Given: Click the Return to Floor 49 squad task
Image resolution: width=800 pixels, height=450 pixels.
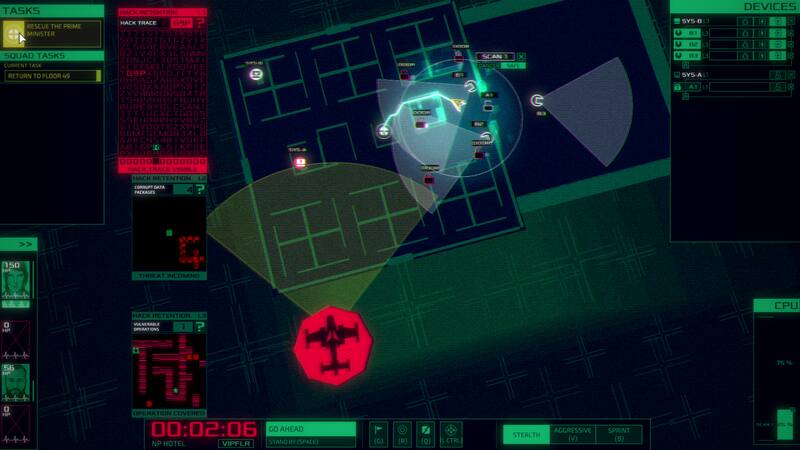Looking at the screenshot, I should pos(52,76).
